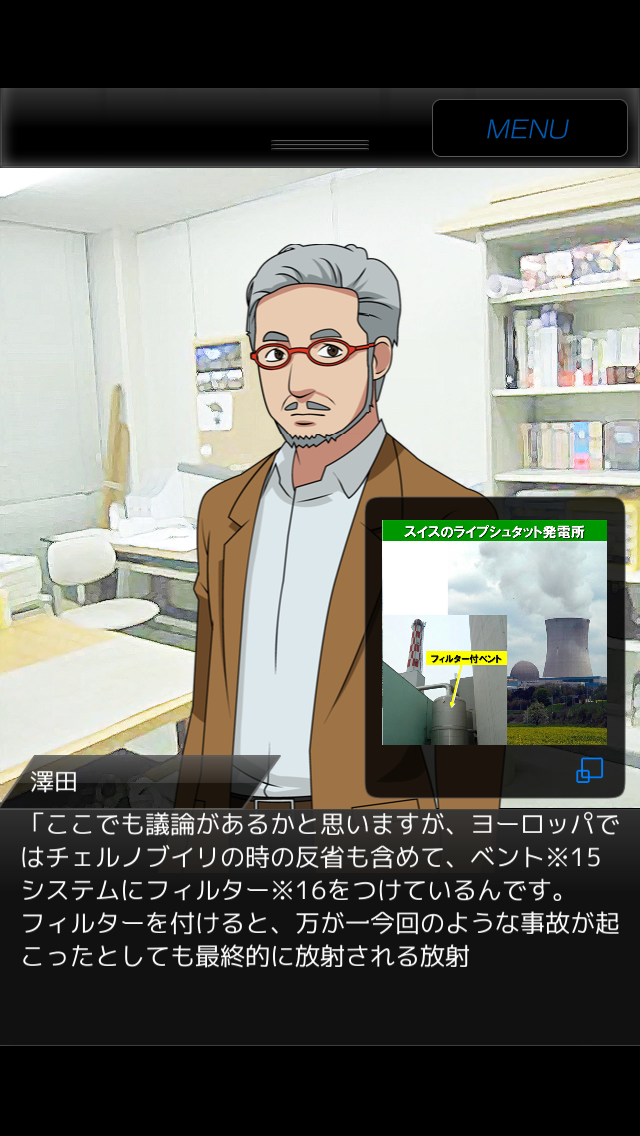The width and height of the screenshot is (640, 1136).
Task: Tap the blue expand image icon
Action: tap(590, 770)
